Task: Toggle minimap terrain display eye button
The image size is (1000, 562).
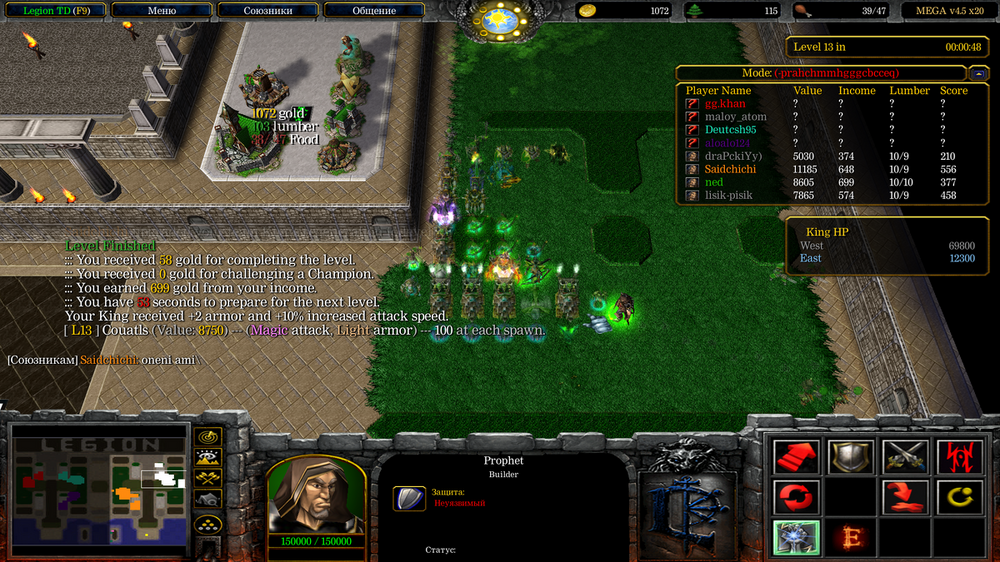Action: (x=208, y=458)
